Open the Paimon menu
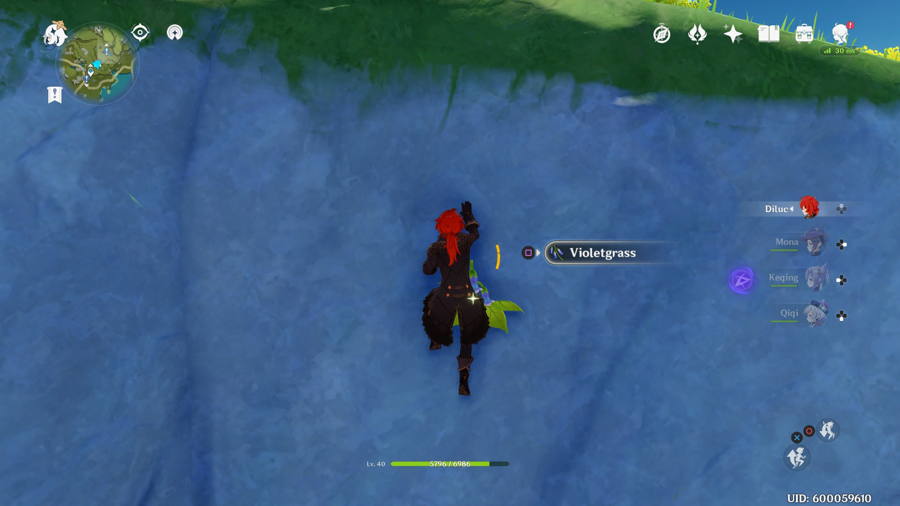Viewport: 900px width, 506px height. (54, 34)
